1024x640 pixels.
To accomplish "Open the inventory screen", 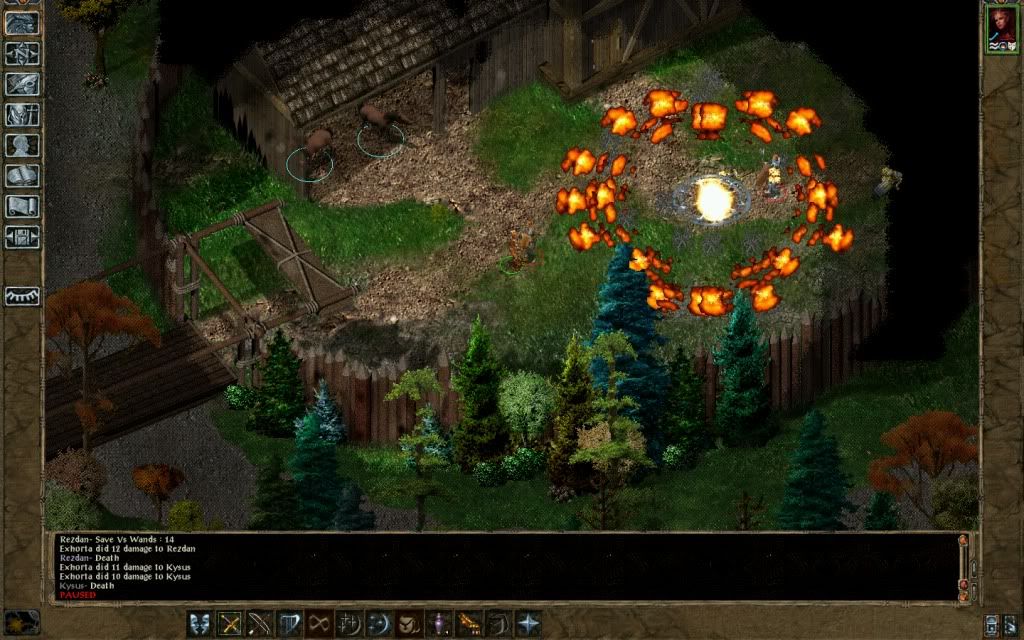I will pyautogui.click(x=22, y=114).
